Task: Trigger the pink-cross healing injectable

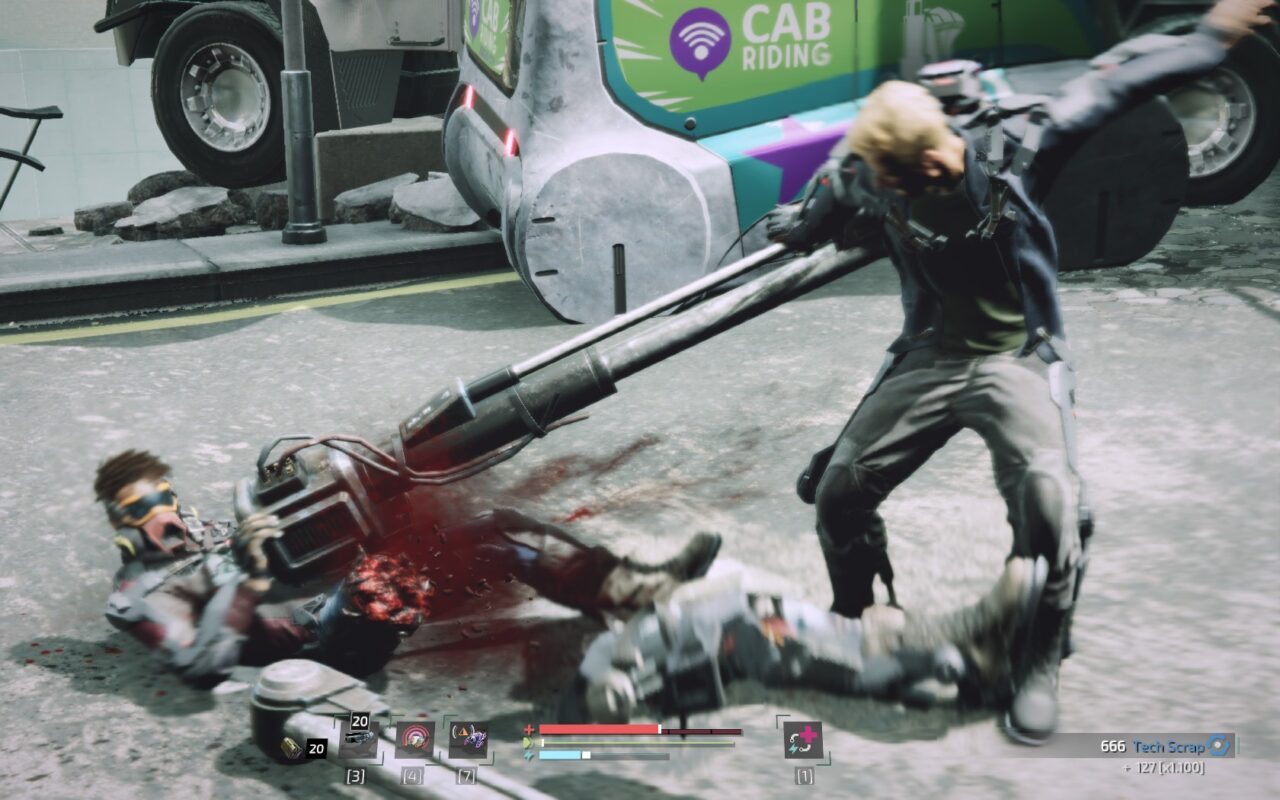Action: pyautogui.click(x=802, y=740)
